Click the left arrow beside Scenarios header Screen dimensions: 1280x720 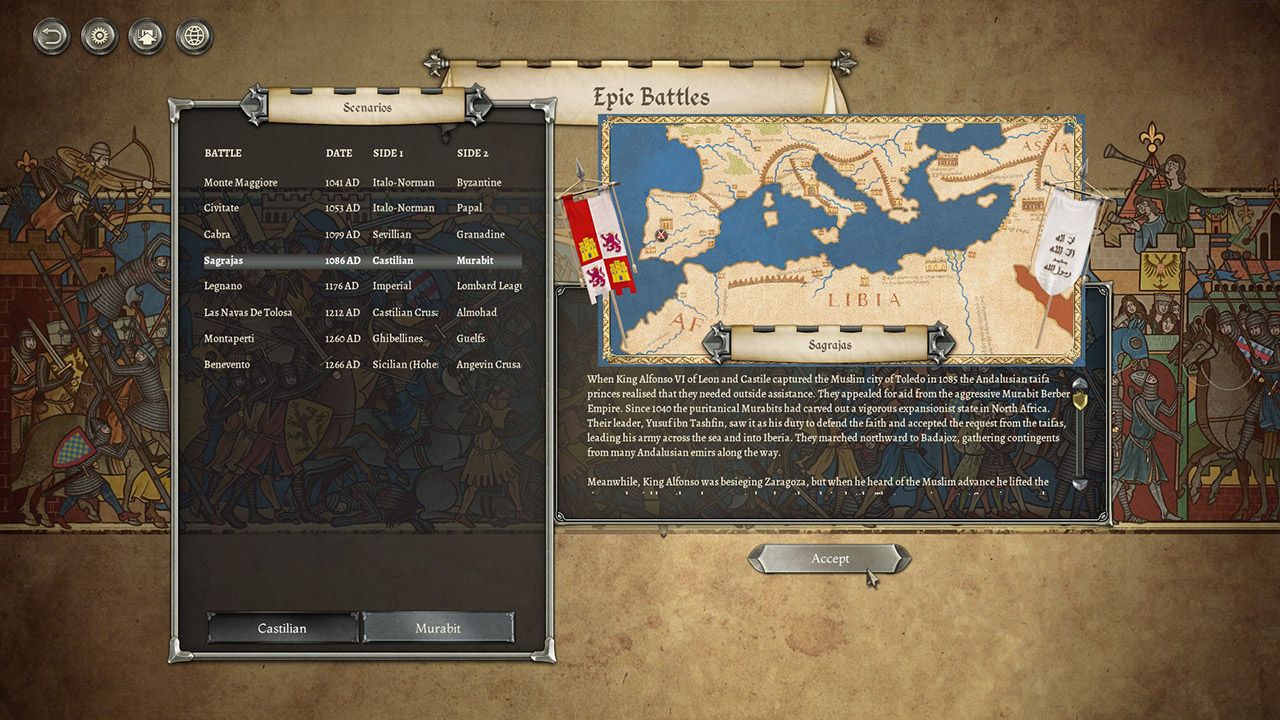point(254,106)
